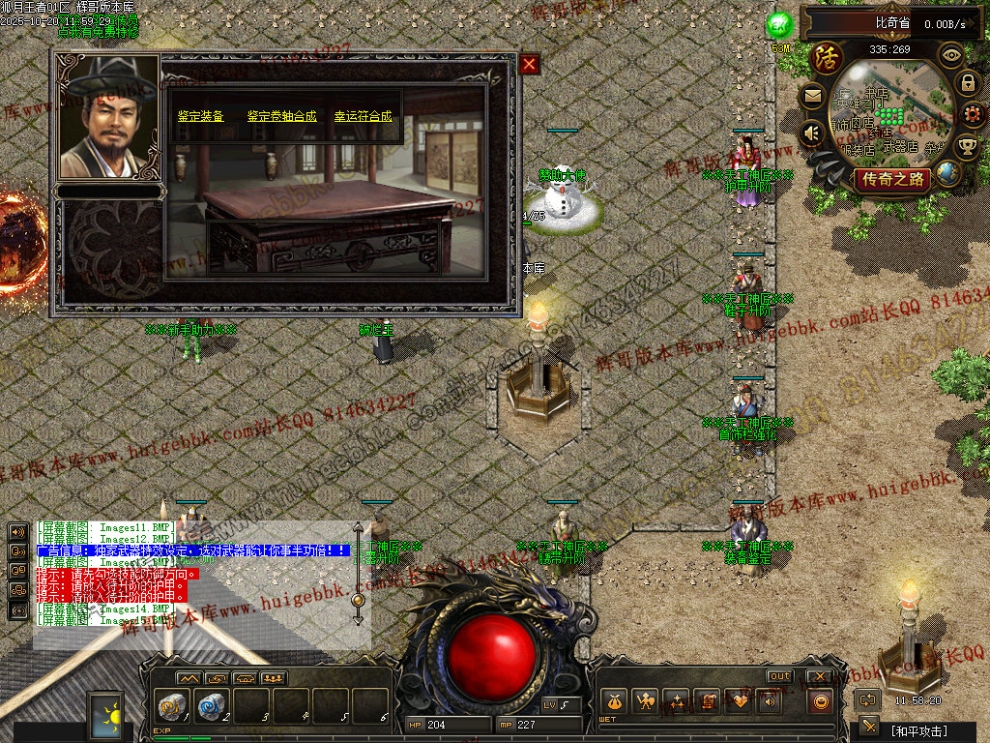990x743 pixels.
Task: Use the scroll item in hotbar slot 1
Action: pos(173,706)
